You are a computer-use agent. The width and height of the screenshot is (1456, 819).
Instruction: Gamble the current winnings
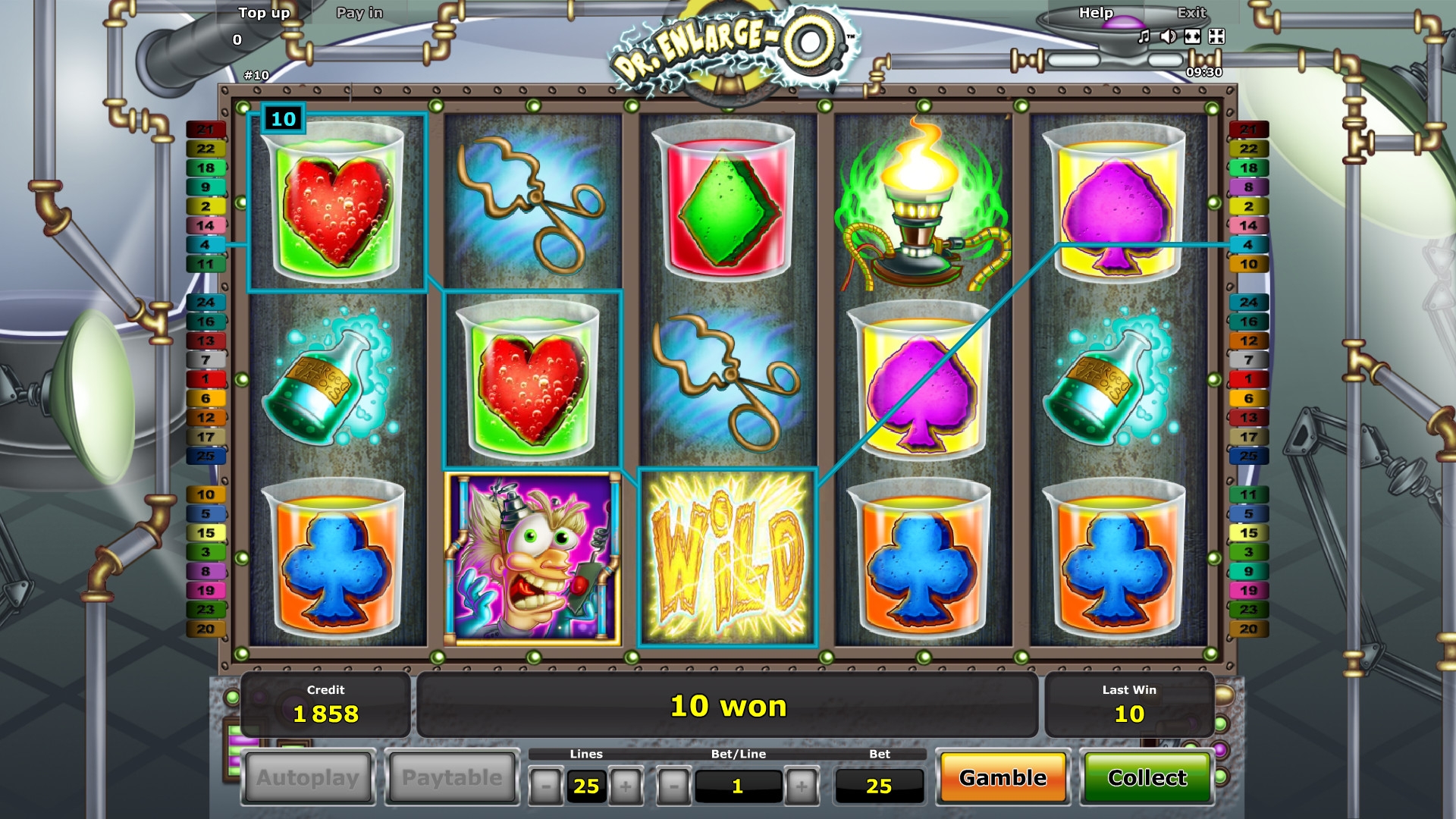coord(1003,778)
